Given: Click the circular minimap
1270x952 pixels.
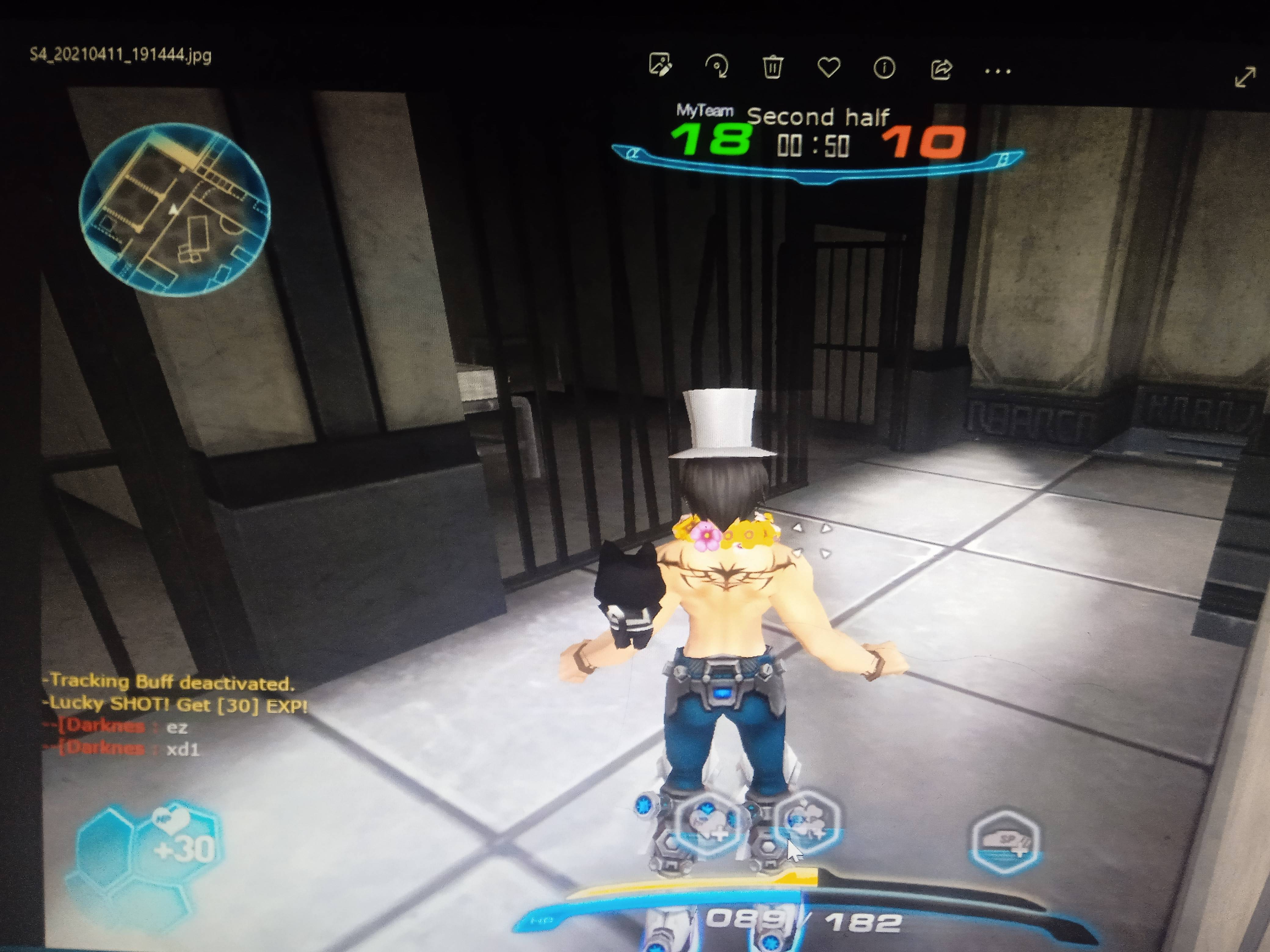Looking at the screenshot, I should (x=174, y=209).
